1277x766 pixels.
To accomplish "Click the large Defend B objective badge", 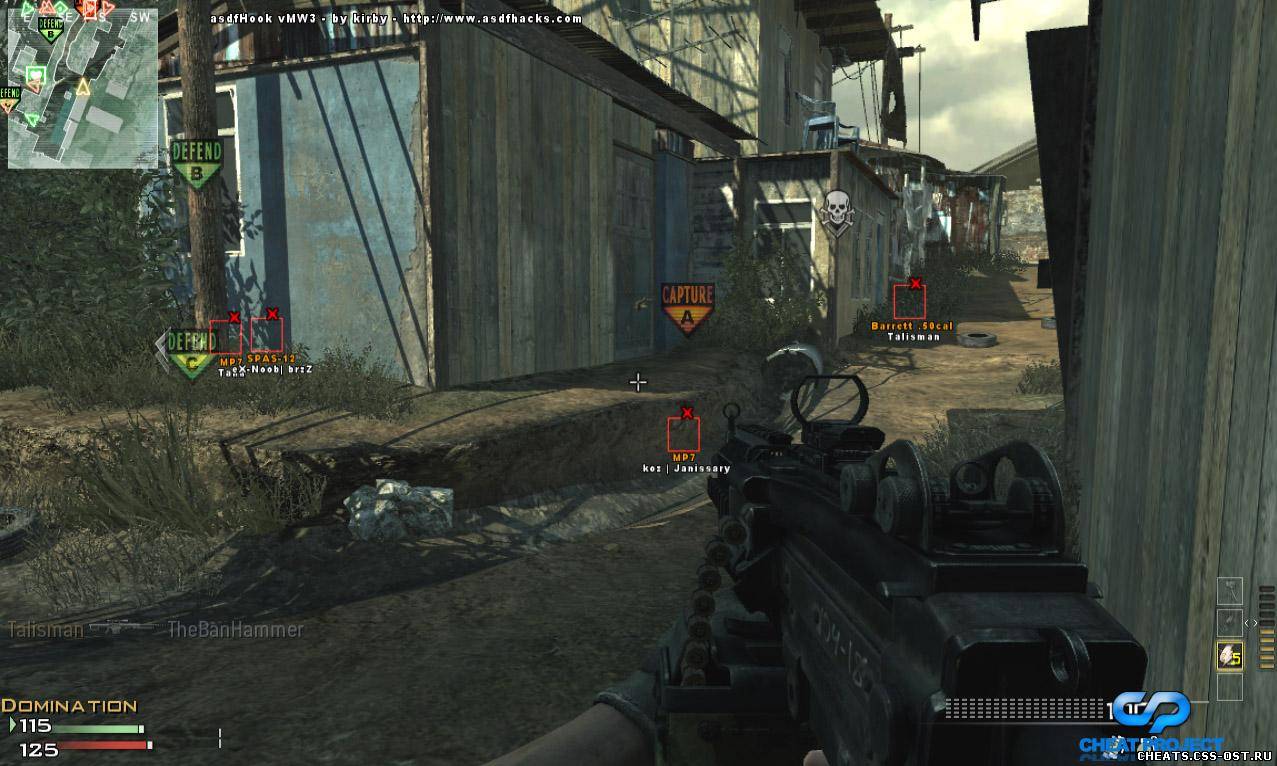I will 196,162.
